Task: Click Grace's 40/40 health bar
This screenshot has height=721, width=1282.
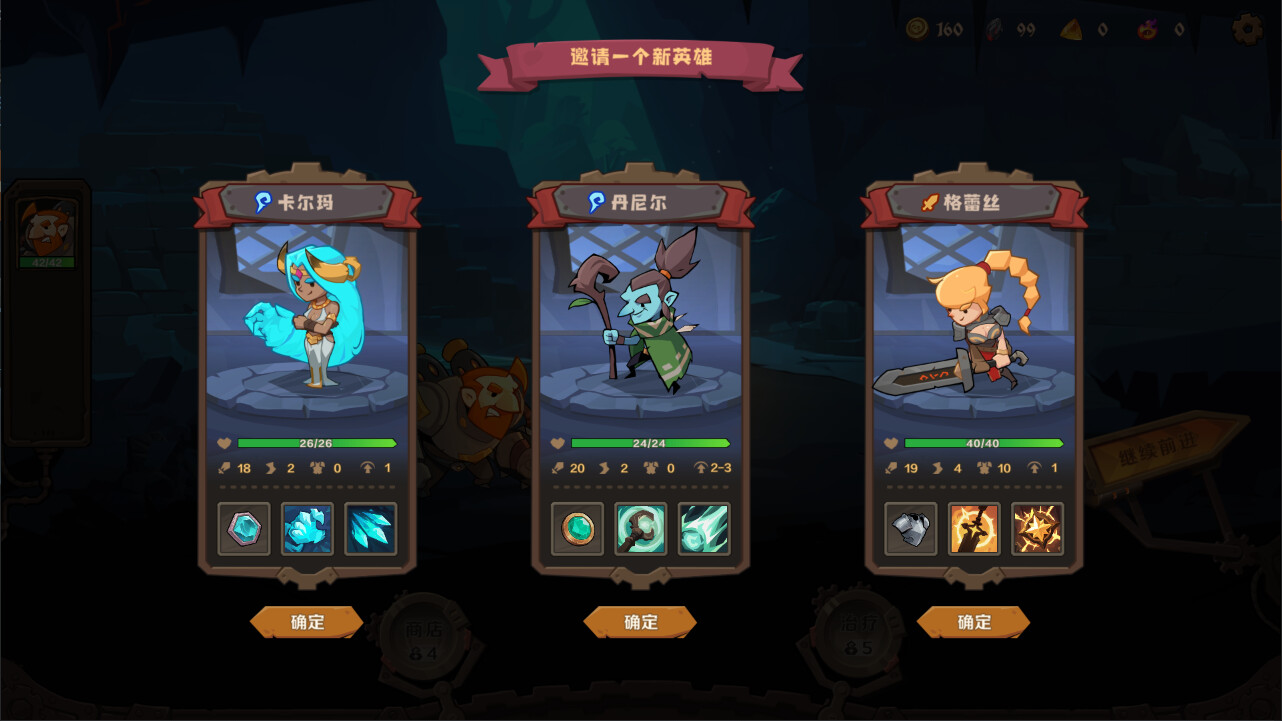Action: point(983,441)
